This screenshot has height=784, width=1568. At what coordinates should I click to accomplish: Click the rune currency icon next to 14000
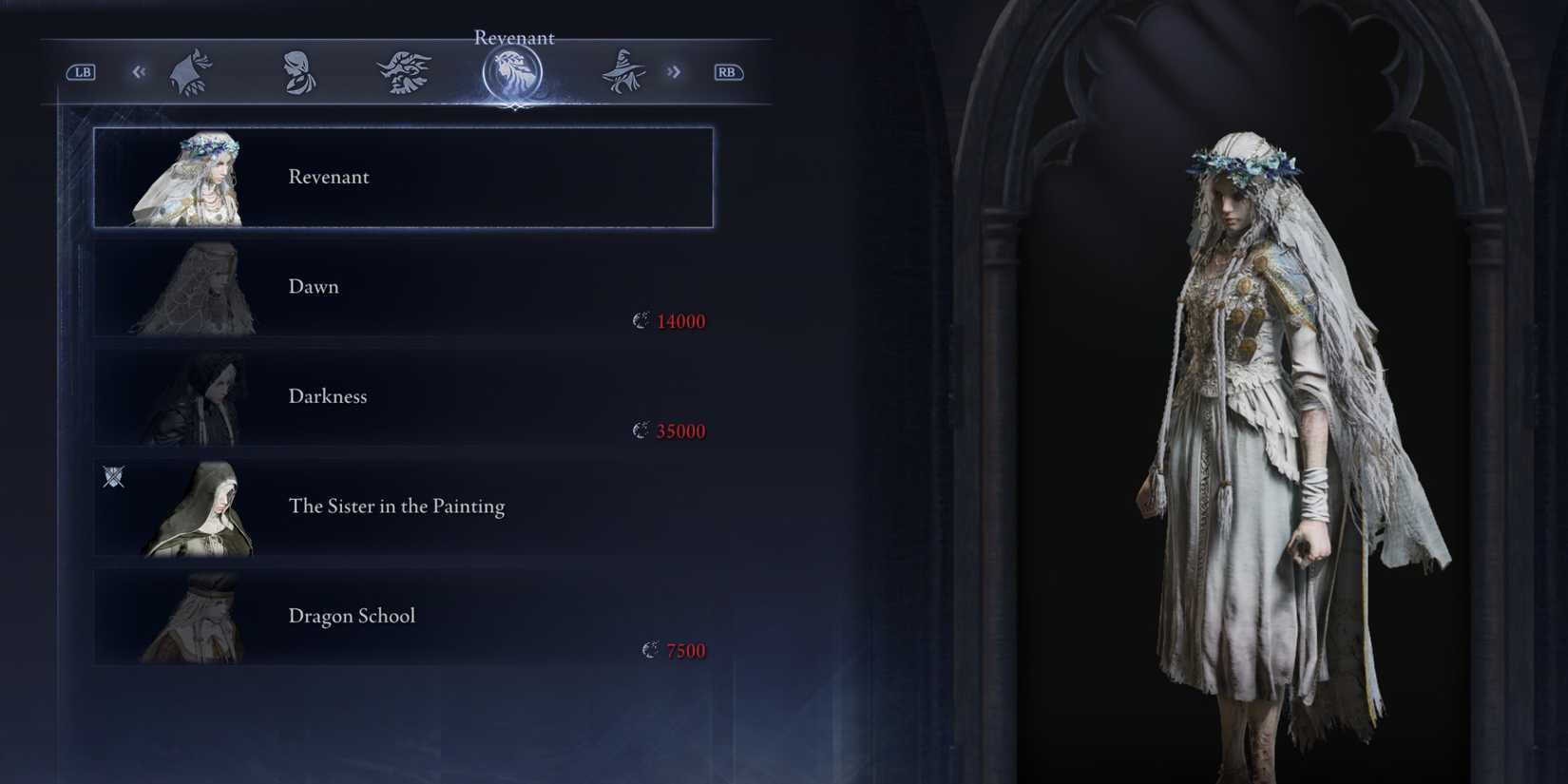pos(641,320)
